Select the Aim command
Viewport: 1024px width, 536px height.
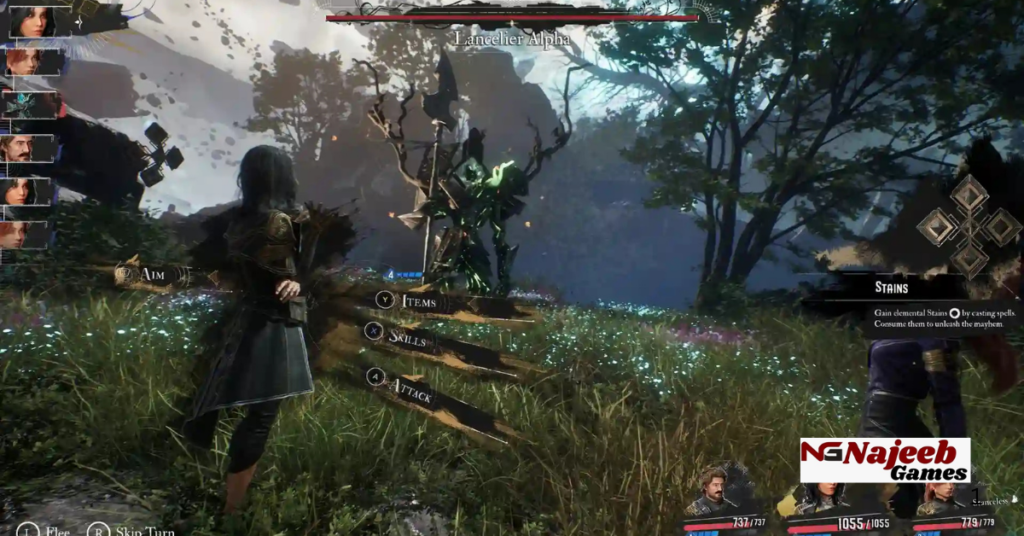(152, 273)
